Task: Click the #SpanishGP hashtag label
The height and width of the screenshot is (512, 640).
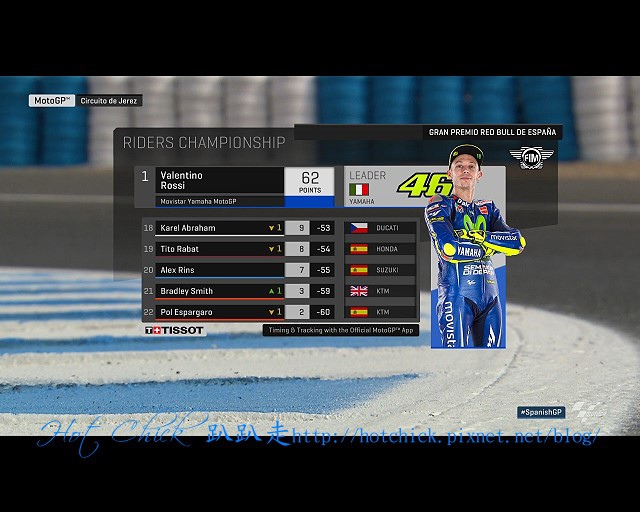Action: tap(542, 412)
